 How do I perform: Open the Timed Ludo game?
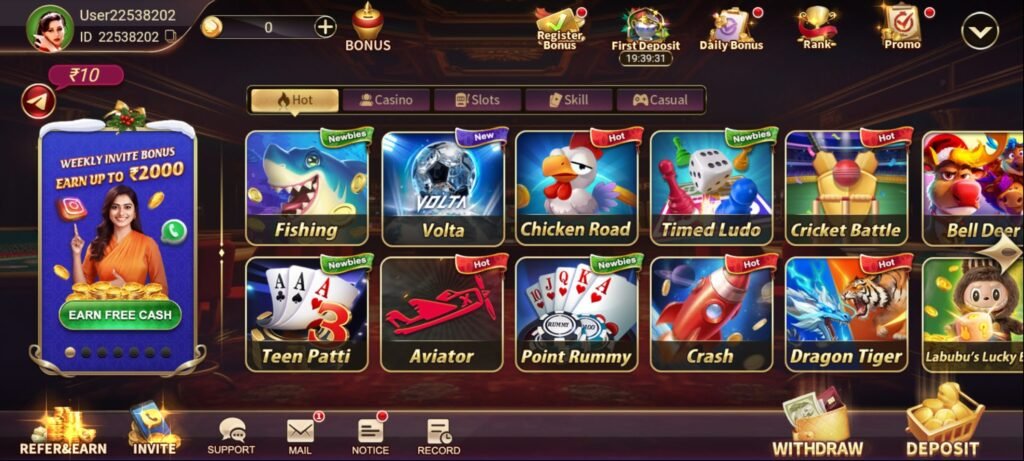click(711, 188)
